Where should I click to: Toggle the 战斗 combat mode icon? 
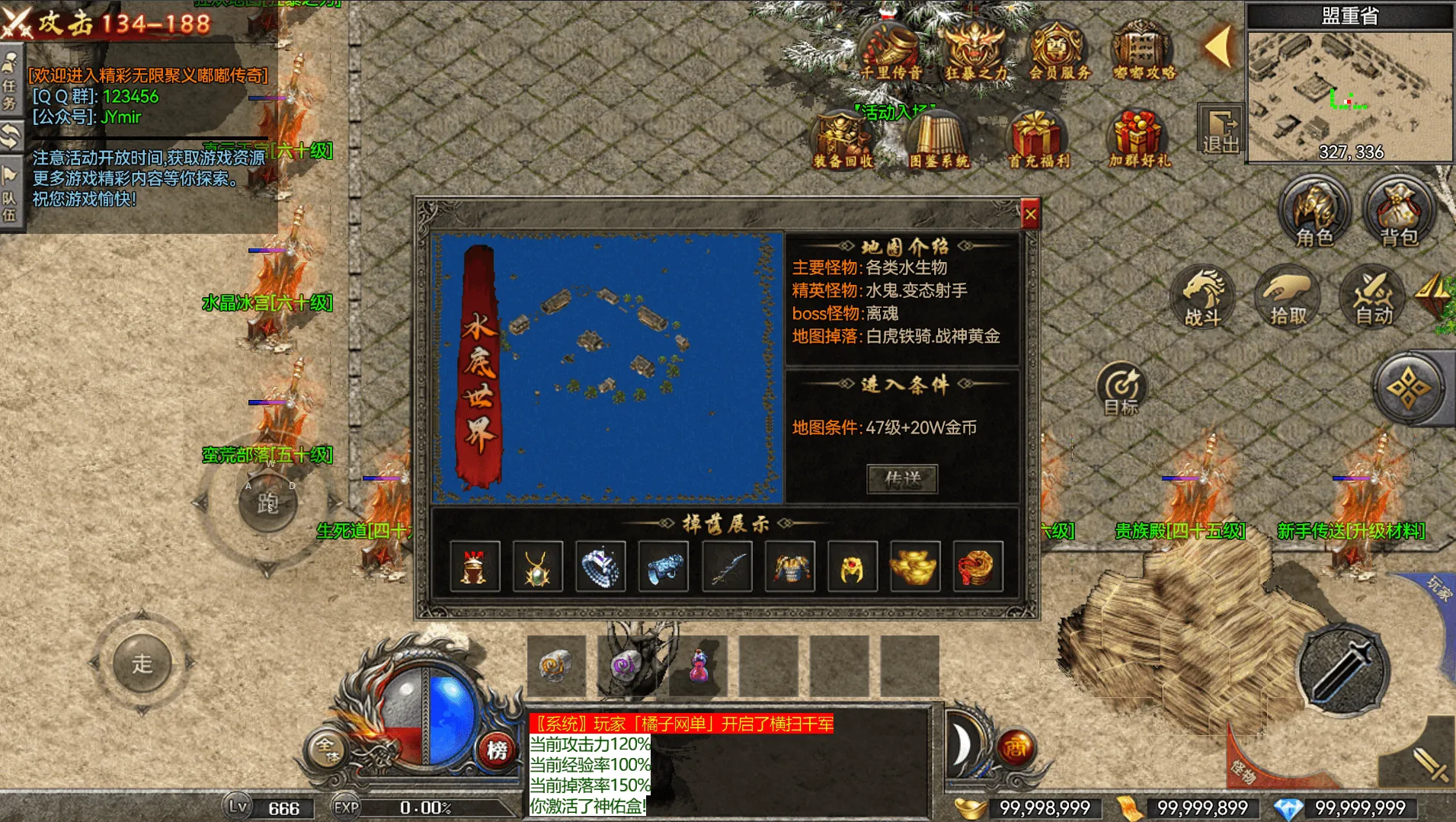click(x=1203, y=296)
